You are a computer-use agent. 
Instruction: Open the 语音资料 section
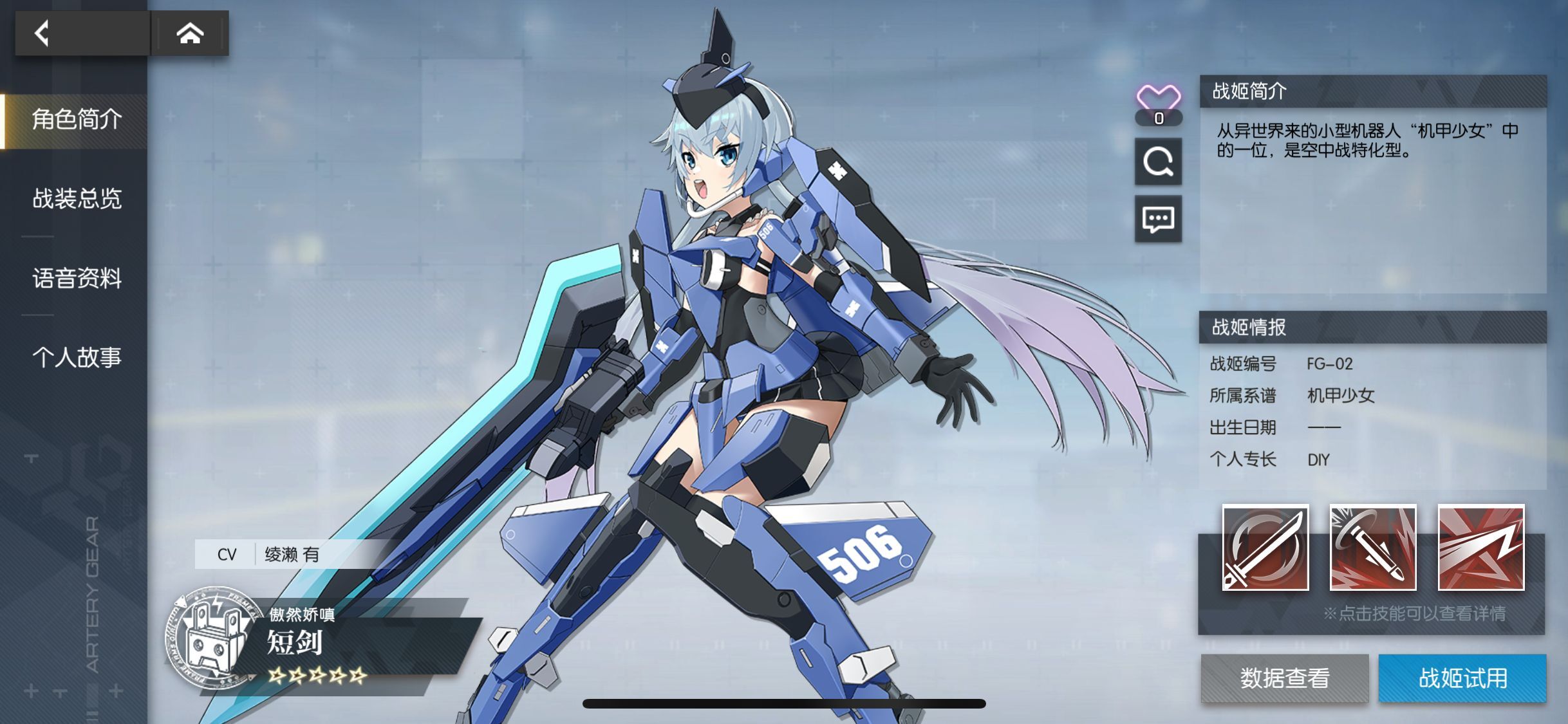click(75, 278)
